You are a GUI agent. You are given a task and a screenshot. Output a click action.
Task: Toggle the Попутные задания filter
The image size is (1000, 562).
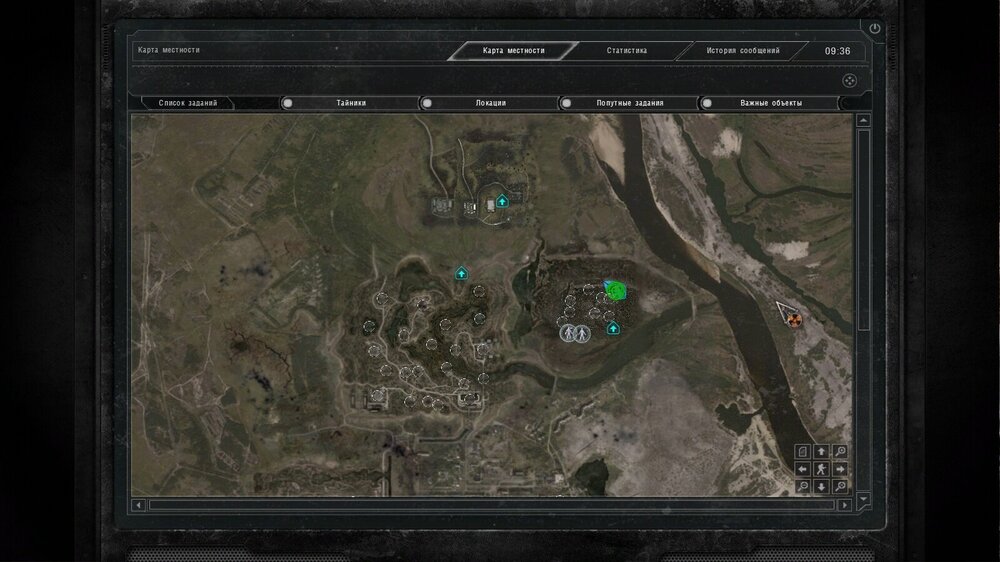566,103
